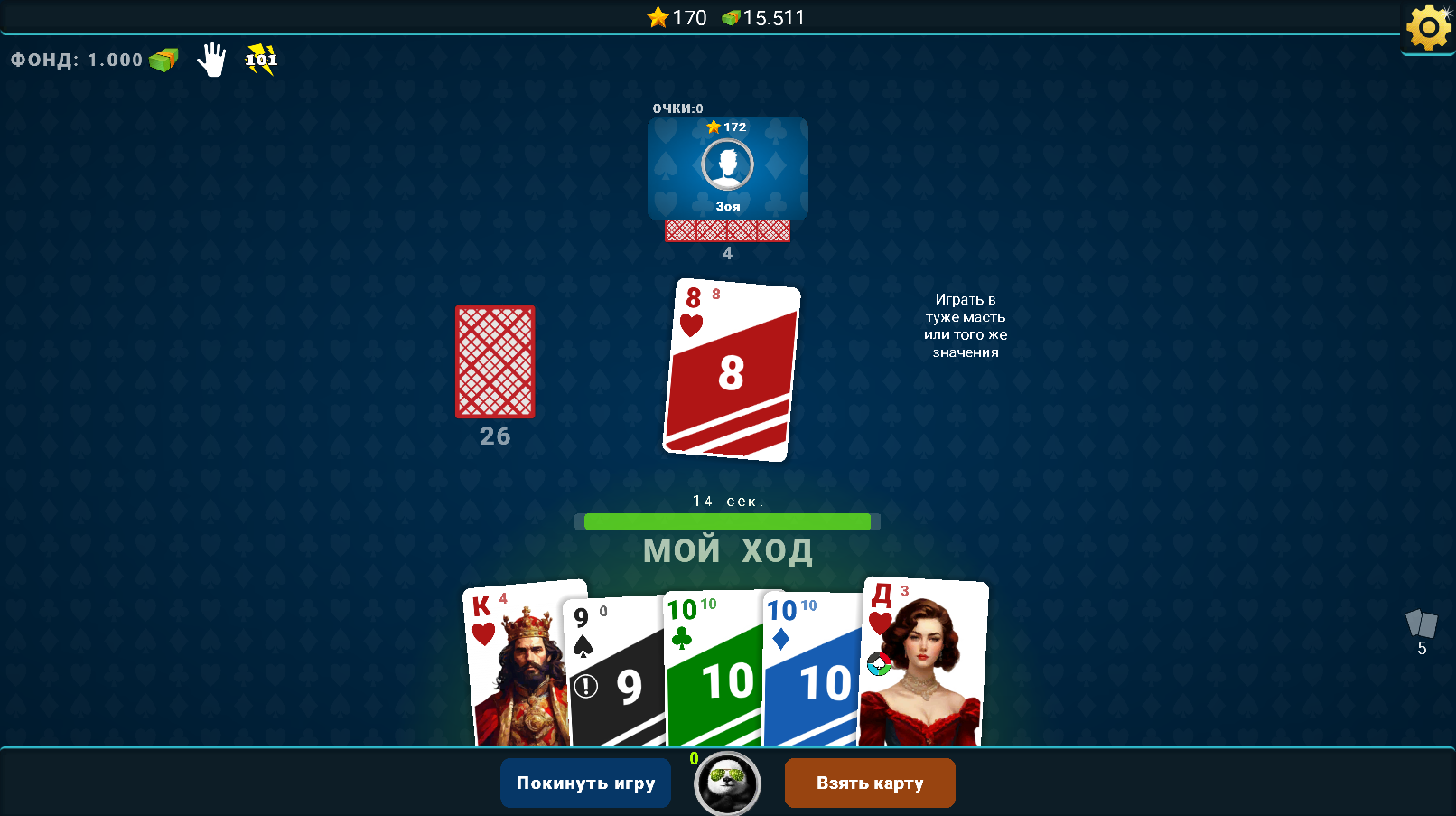Viewport: 1456px width, 816px height.
Task: Click the green turn timer bar
Action: pyautogui.click(x=727, y=521)
